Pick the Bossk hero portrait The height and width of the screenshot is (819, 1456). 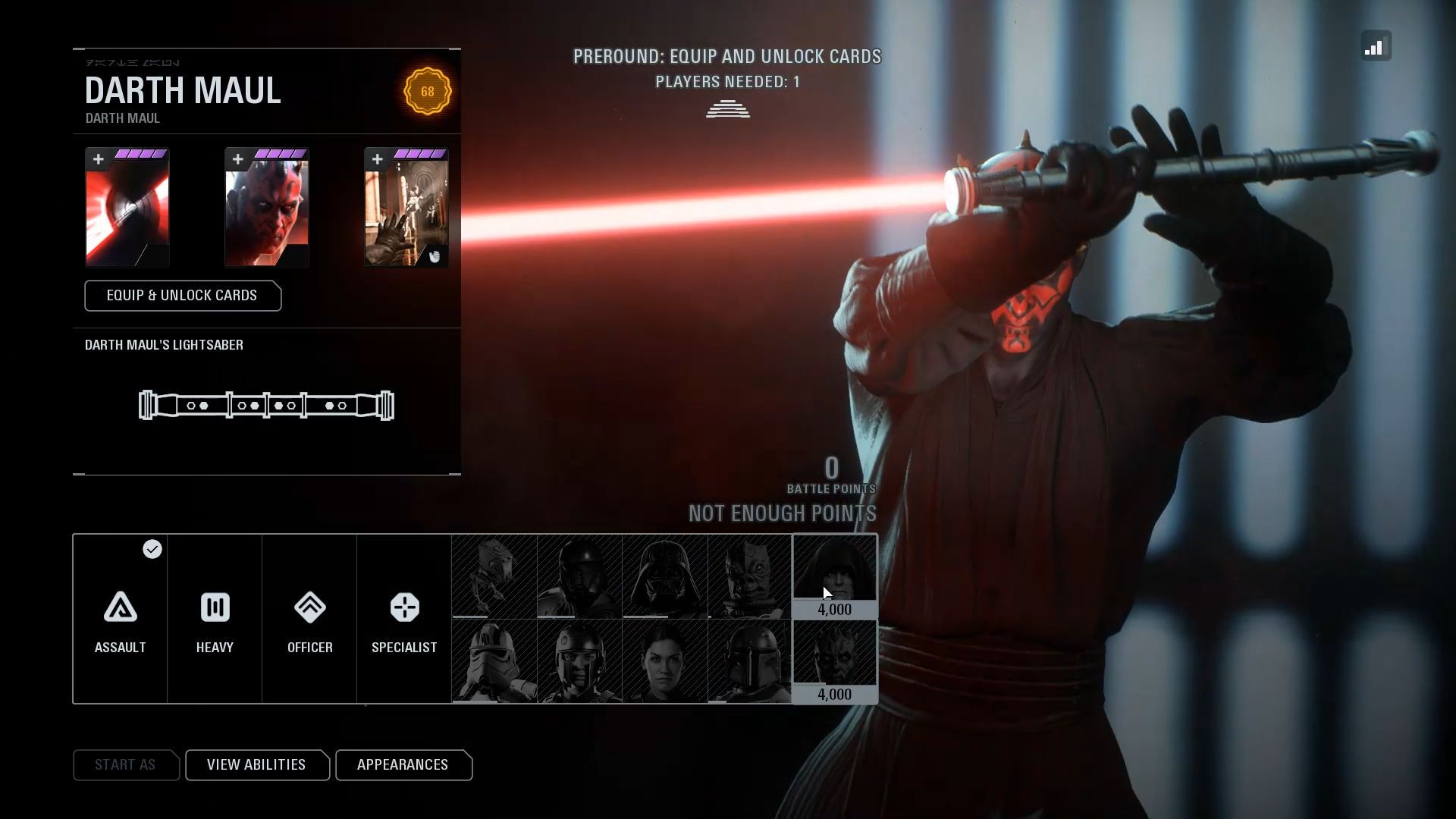[749, 576]
